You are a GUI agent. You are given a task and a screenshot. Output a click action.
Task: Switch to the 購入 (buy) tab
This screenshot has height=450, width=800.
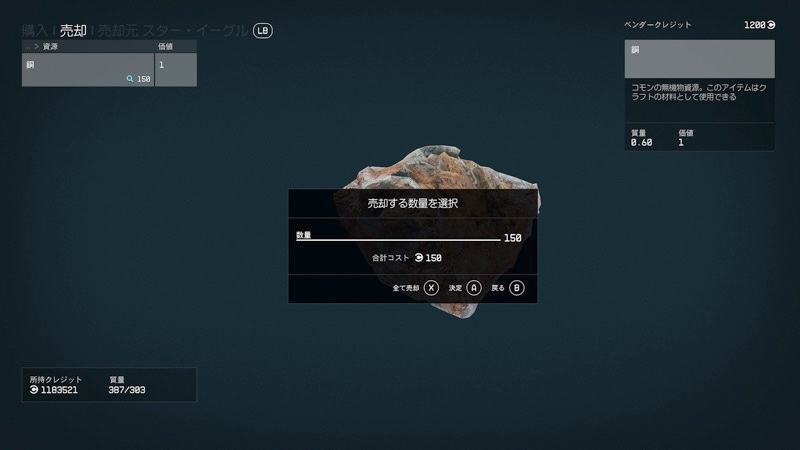click(37, 31)
